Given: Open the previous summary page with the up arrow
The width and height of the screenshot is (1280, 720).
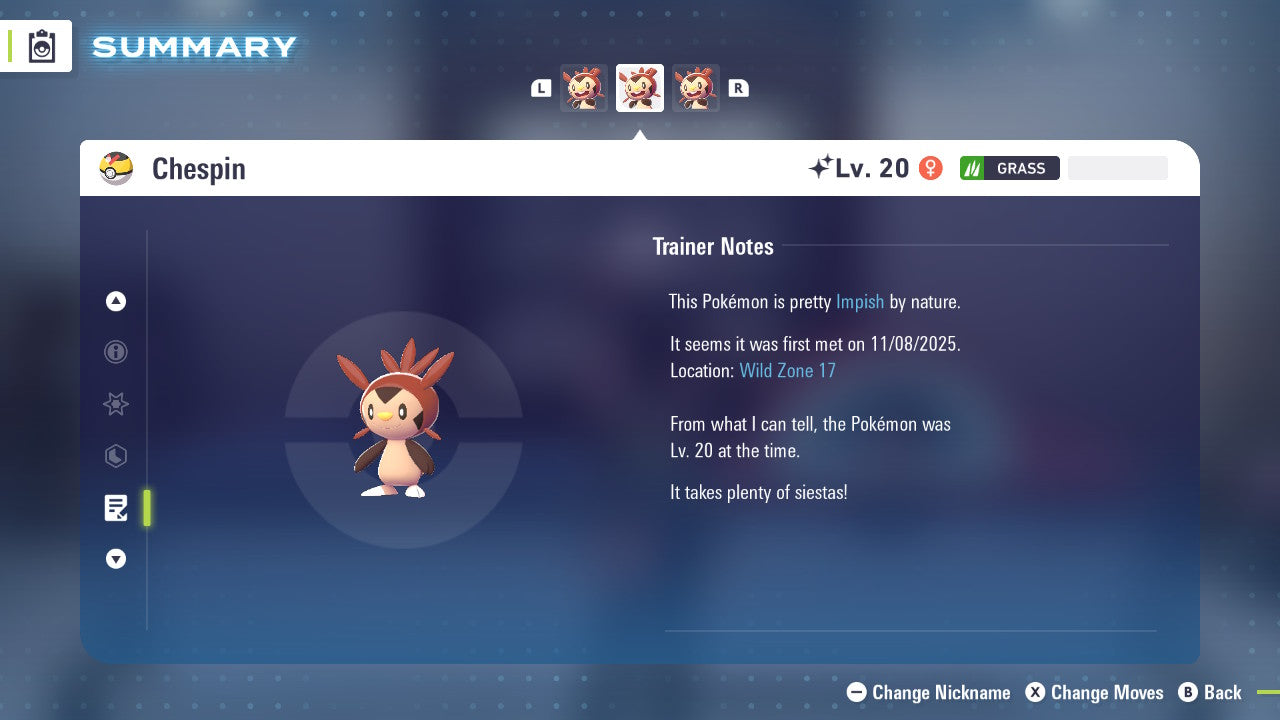Looking at the screenshot, I should pos(115,301).
